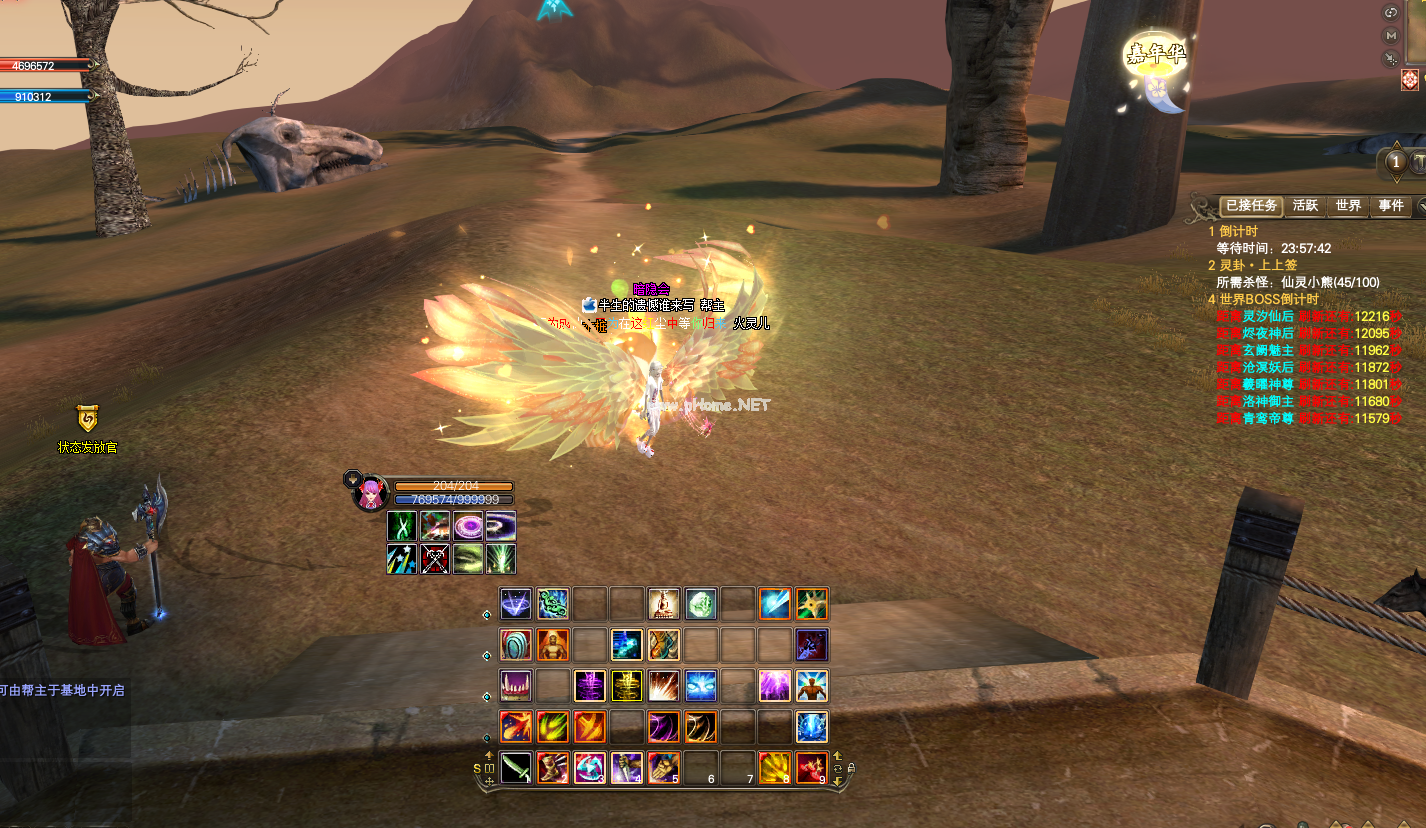Activate the boot kick skill in slot 2
This screenshot has height=828, width=1426.
pos(553,767)
